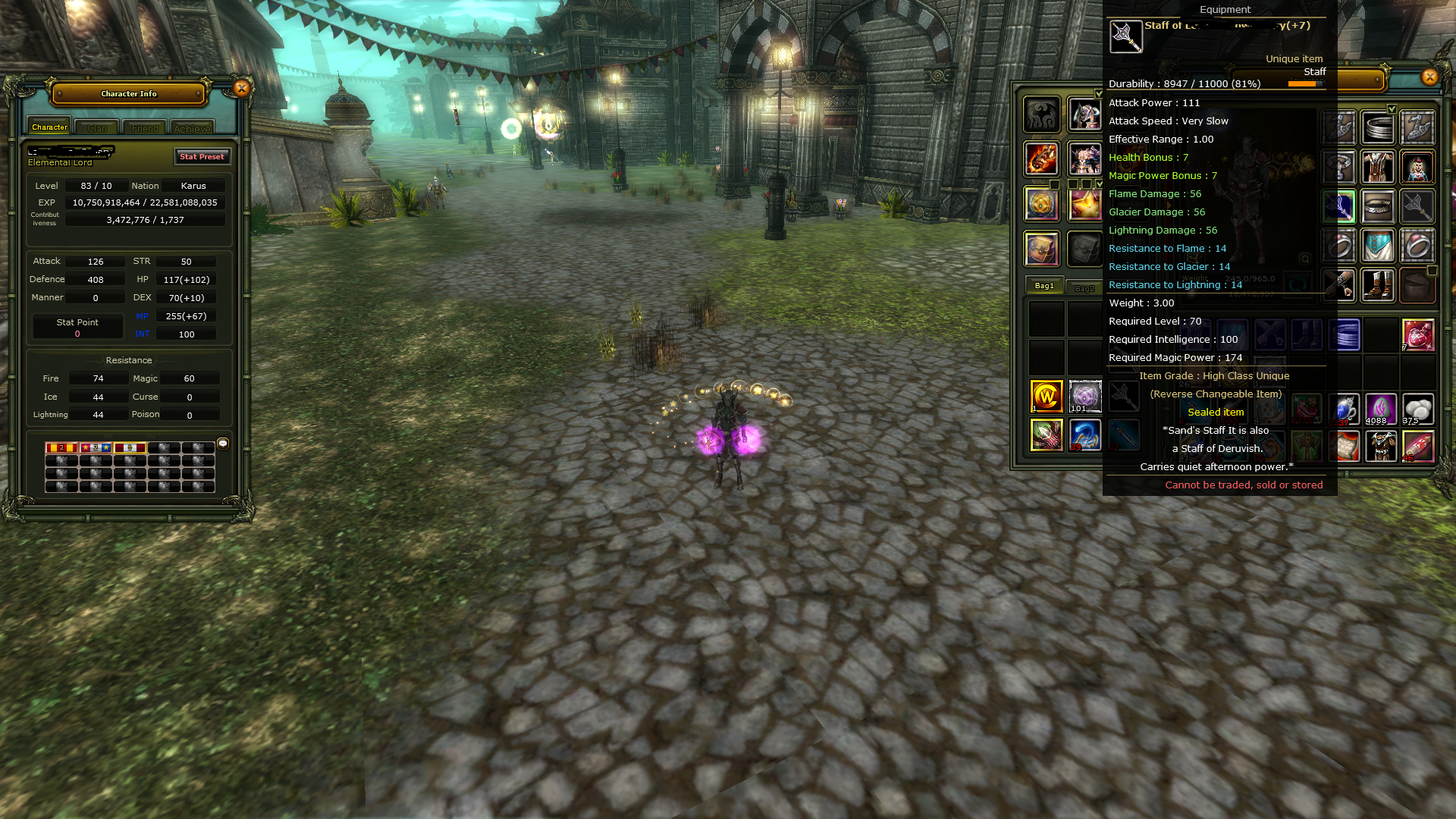Click the red potion stack of 7
Viewport: 1456px width, 819px height.
pyautogui.click(x=1419, y=335)
